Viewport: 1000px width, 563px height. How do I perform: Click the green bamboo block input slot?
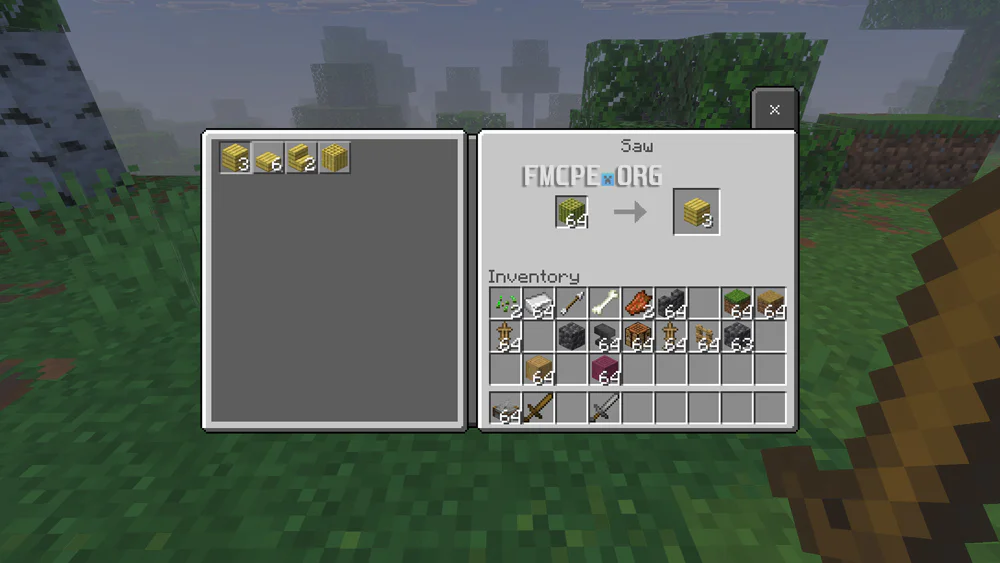pyautogui.click(x=571, y=212)
